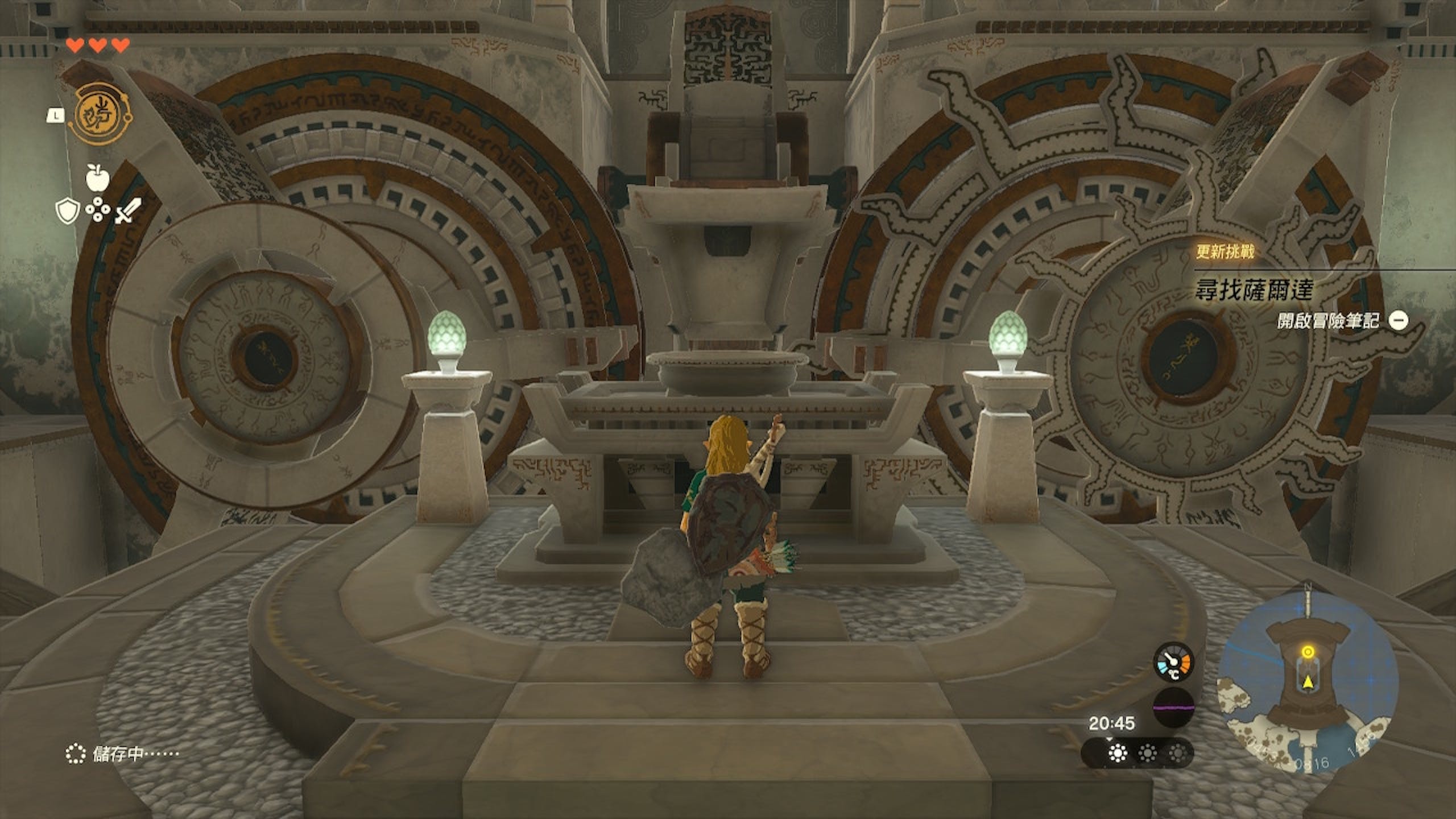
Task: Open the 尋找薩爾達 quest update
Action: coord(1254,291)
